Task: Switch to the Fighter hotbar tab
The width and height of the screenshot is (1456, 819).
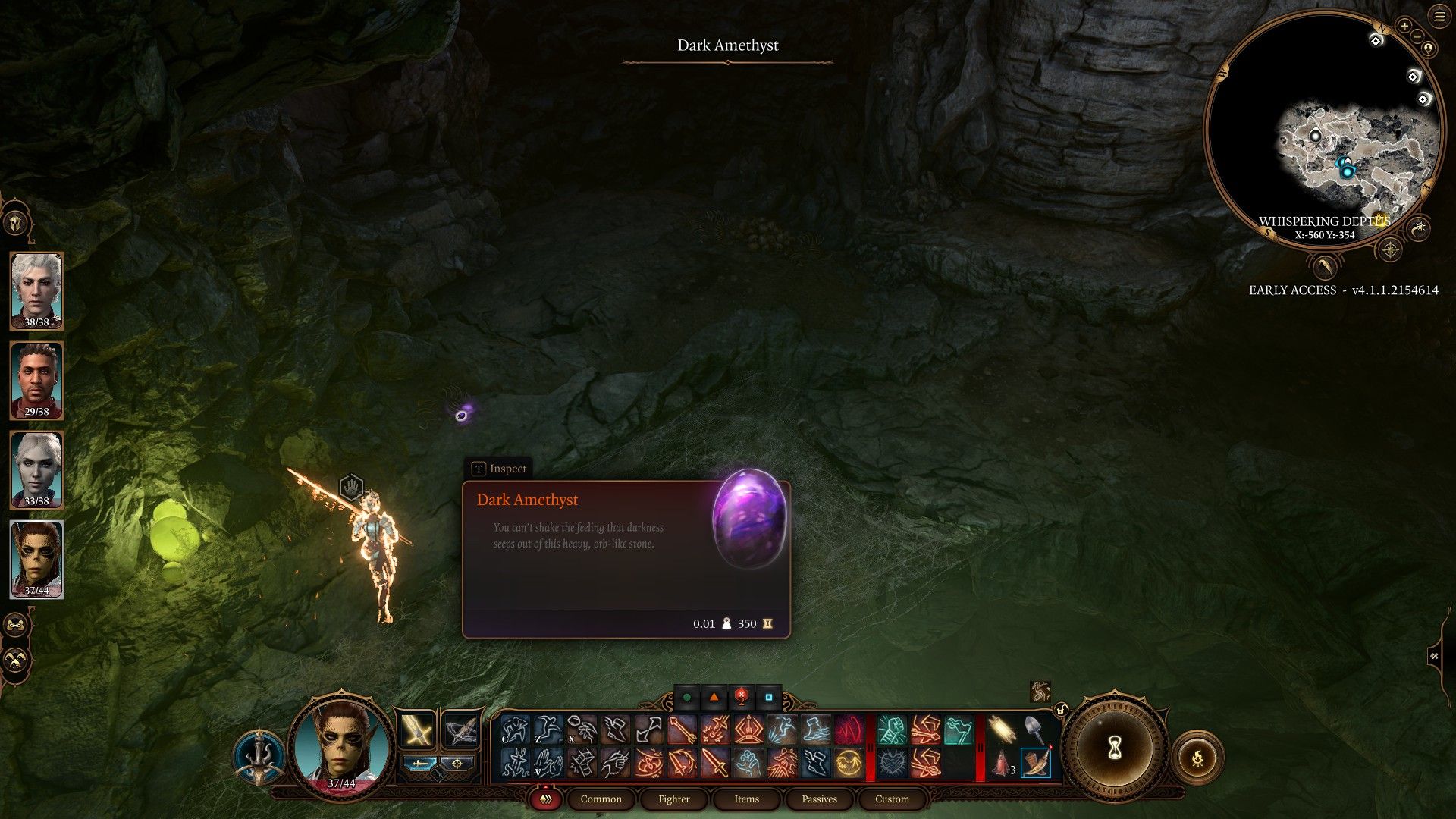Action: 673,799
